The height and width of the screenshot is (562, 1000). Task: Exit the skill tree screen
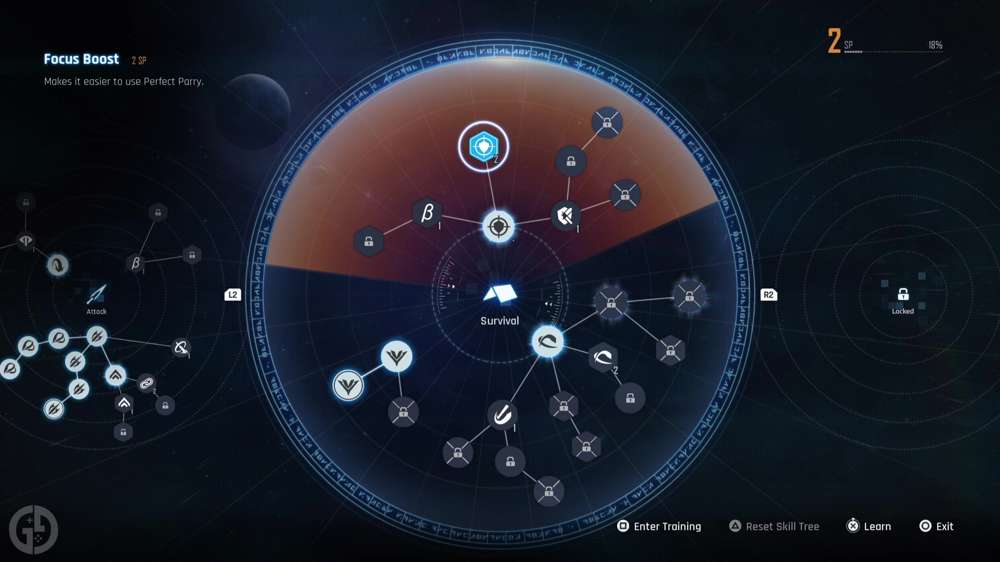point(937,526)
